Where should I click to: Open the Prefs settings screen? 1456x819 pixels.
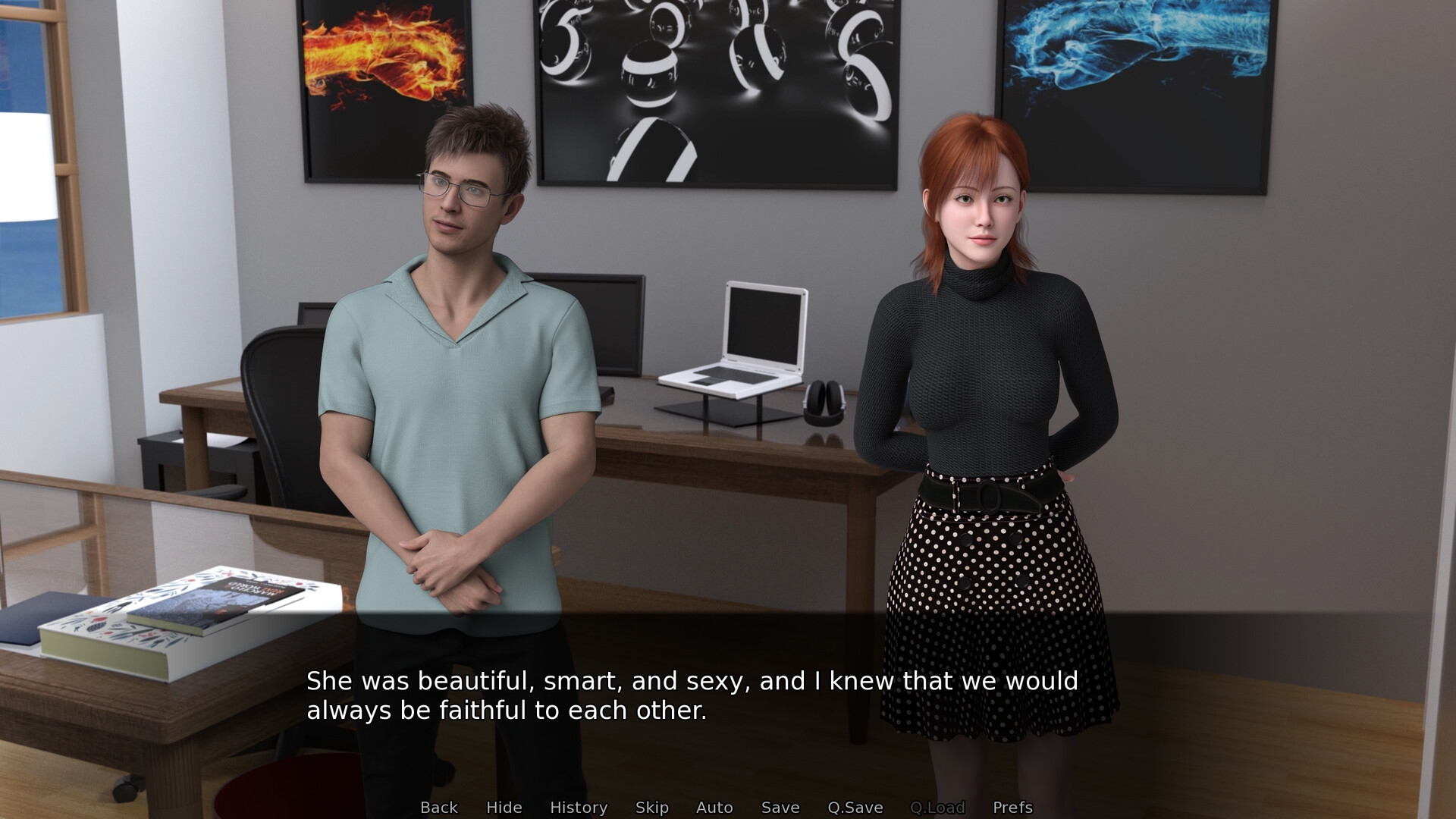point(1012,808)
